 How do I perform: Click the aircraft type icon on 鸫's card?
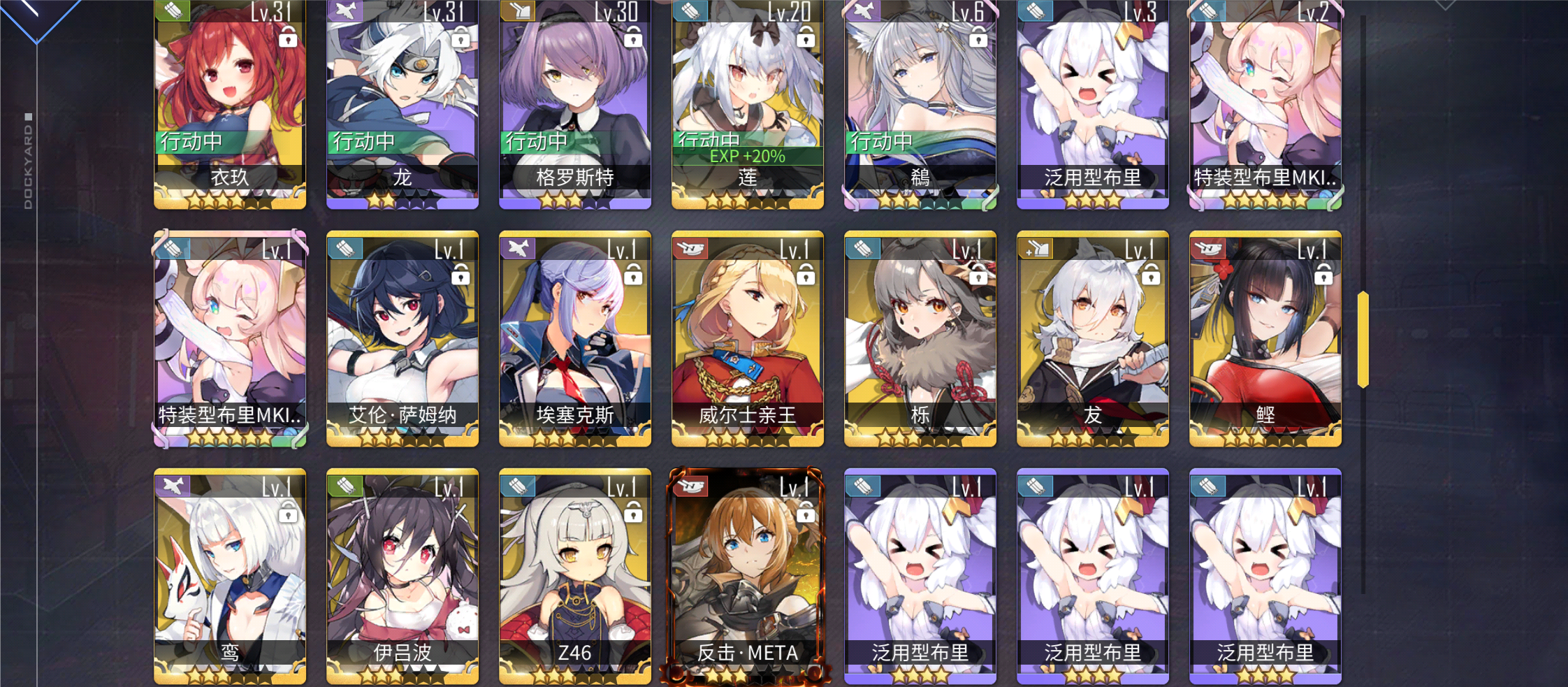tap(863, 11)
